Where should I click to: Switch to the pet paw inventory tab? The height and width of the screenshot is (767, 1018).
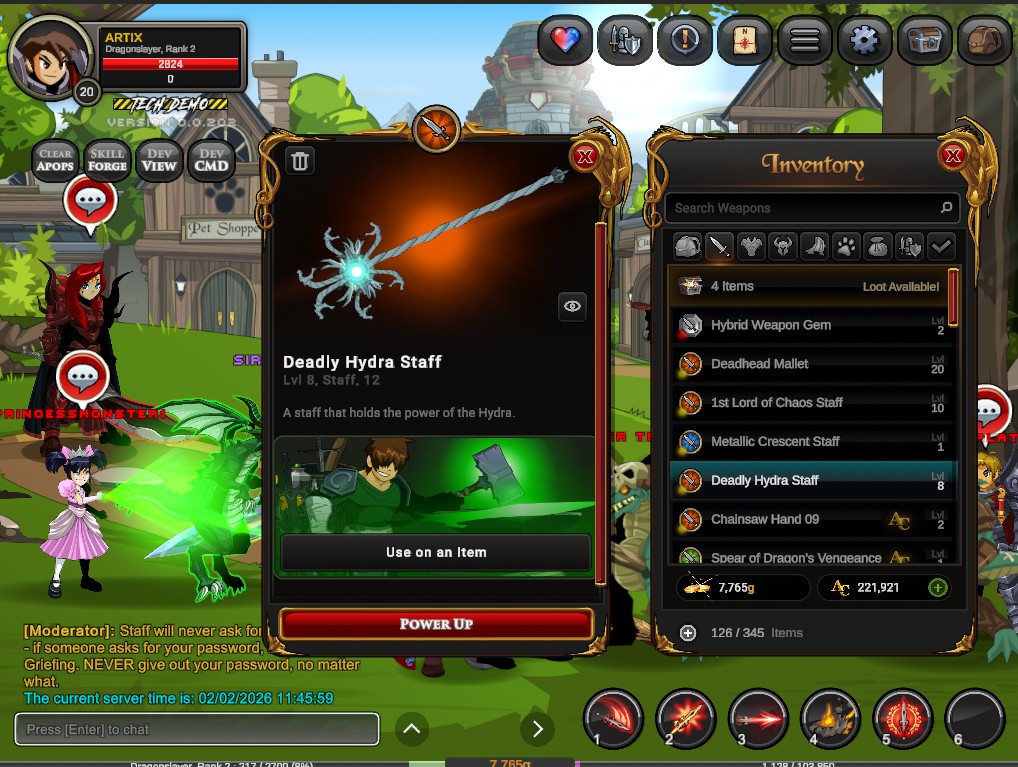tap(845, 246)
